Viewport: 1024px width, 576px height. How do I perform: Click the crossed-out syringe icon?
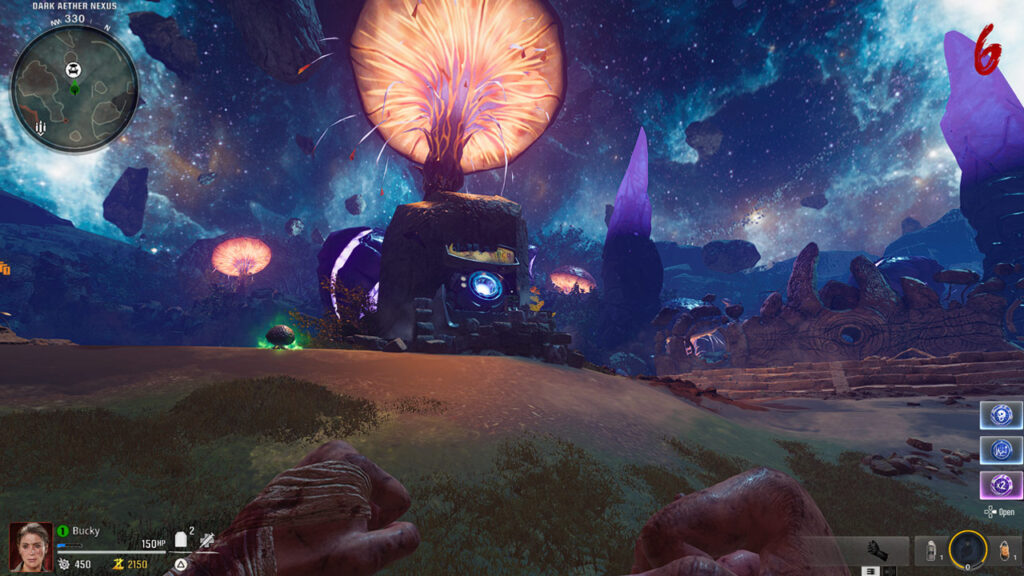207,540
